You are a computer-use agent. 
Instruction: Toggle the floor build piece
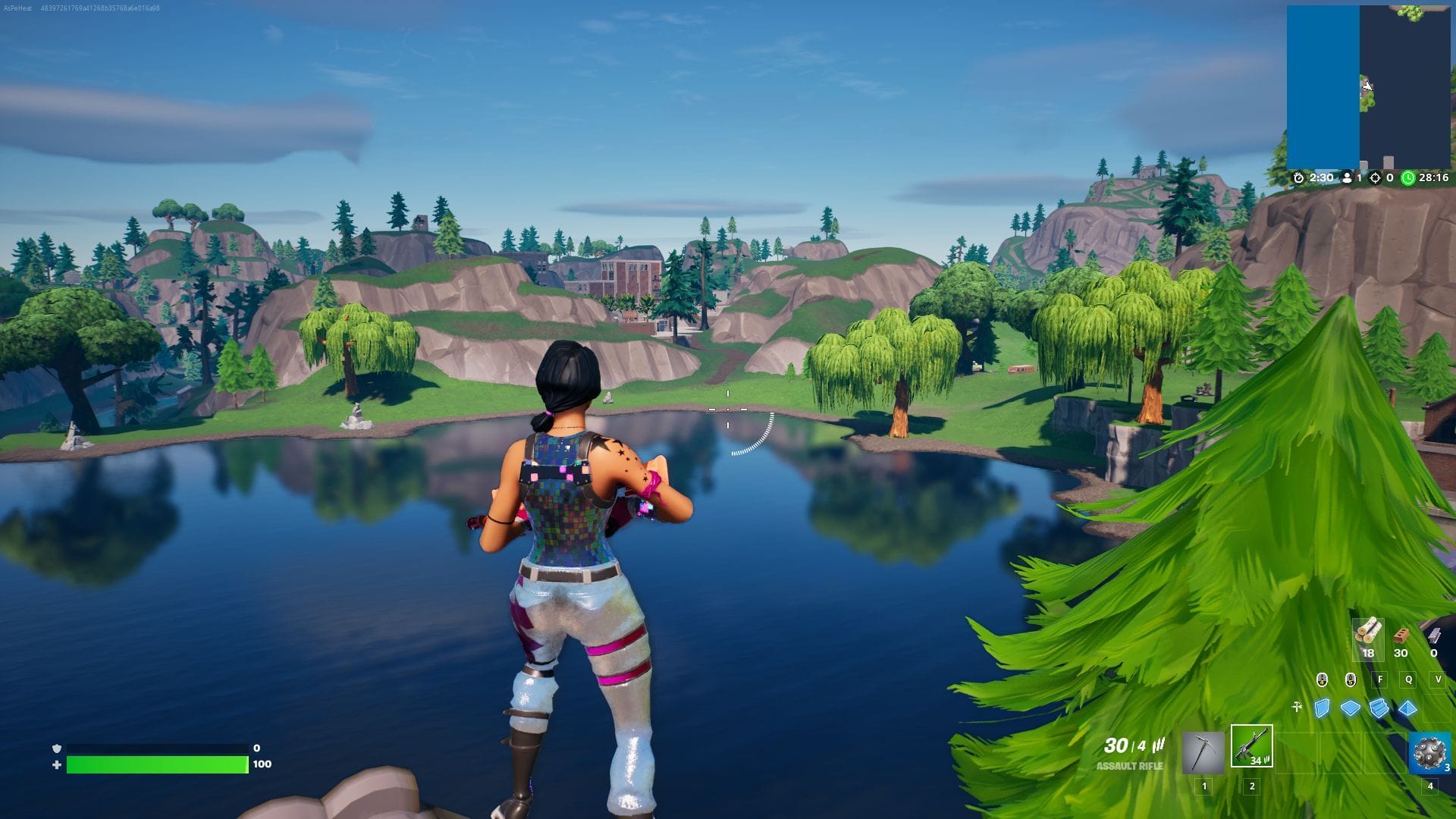[x=1350, y=708]
